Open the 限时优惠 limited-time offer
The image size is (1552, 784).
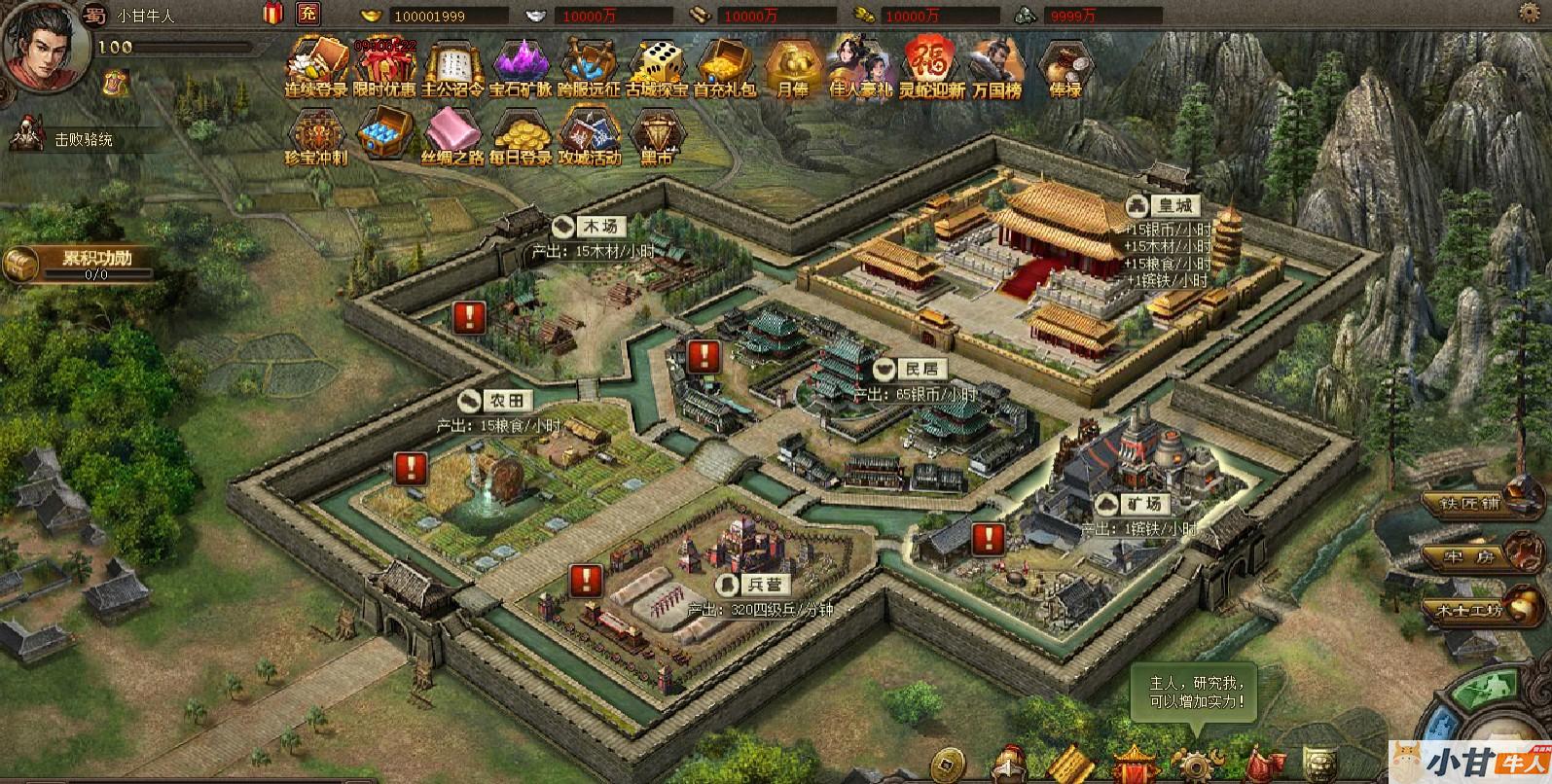(x=384, y=65)
